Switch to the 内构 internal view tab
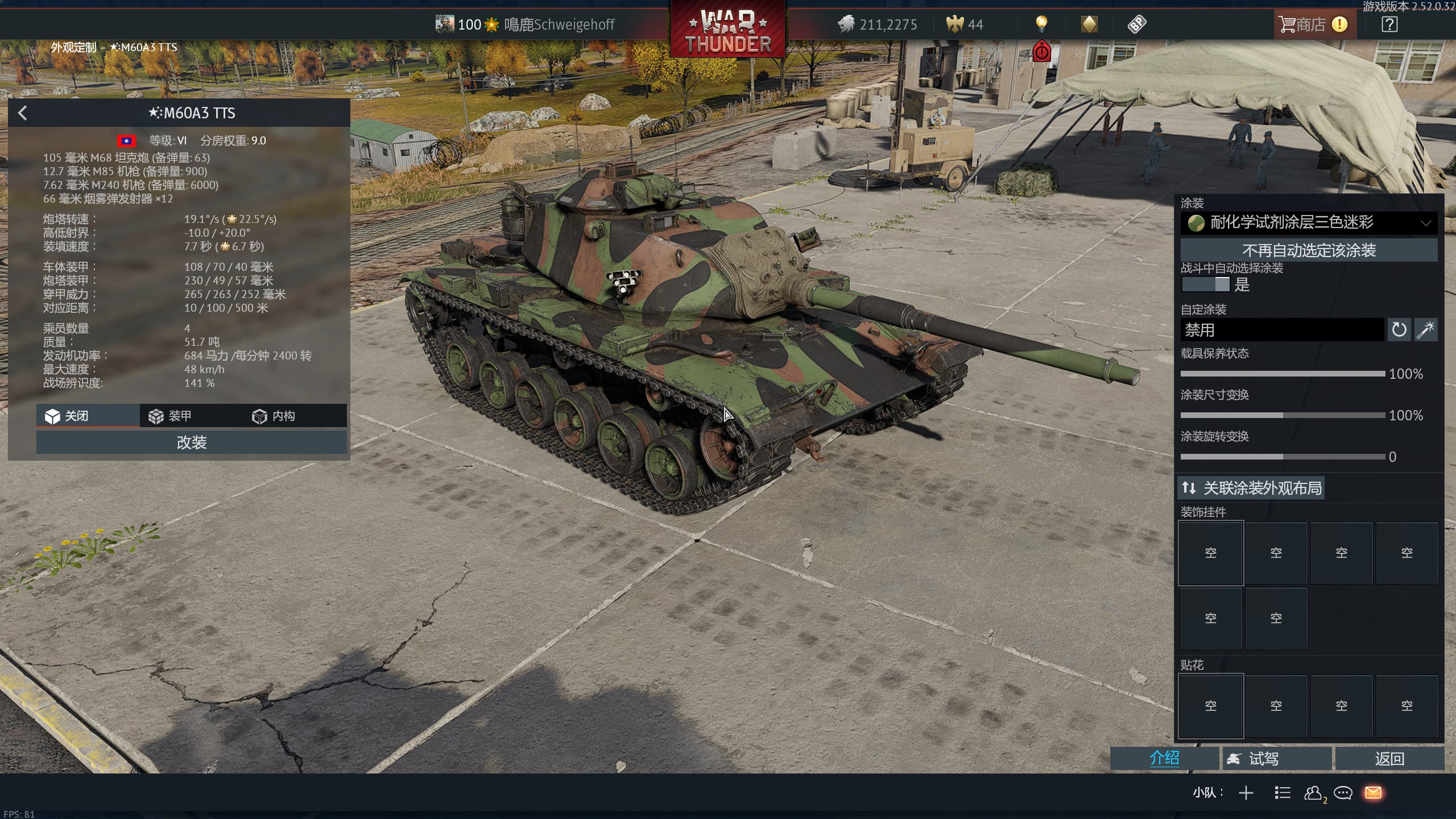Image resolution: width=1456 pixels, height=819 pixels. pyautogui.click(x=274, y=416)
